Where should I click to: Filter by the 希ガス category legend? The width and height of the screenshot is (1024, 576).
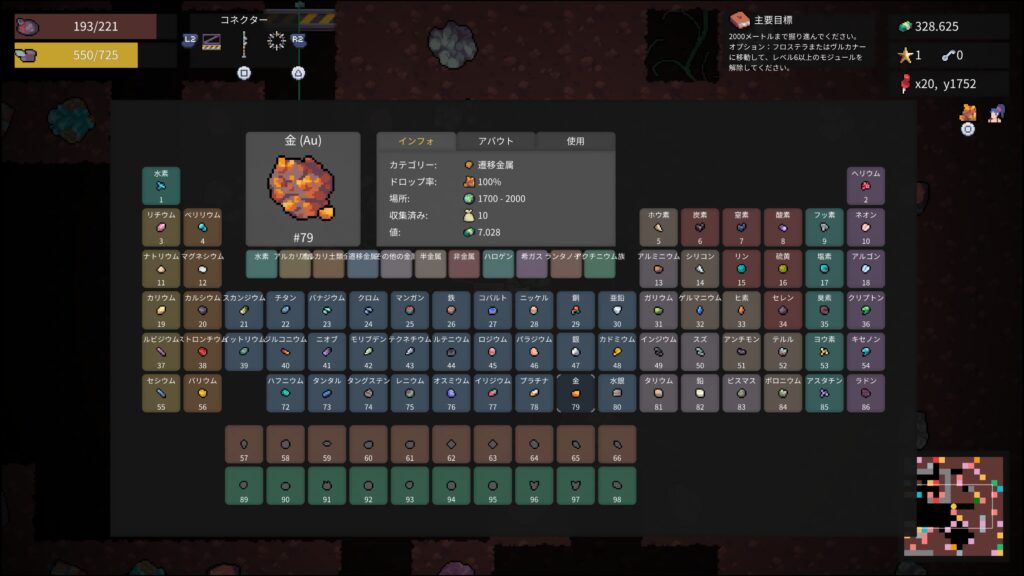coord(532,264)
